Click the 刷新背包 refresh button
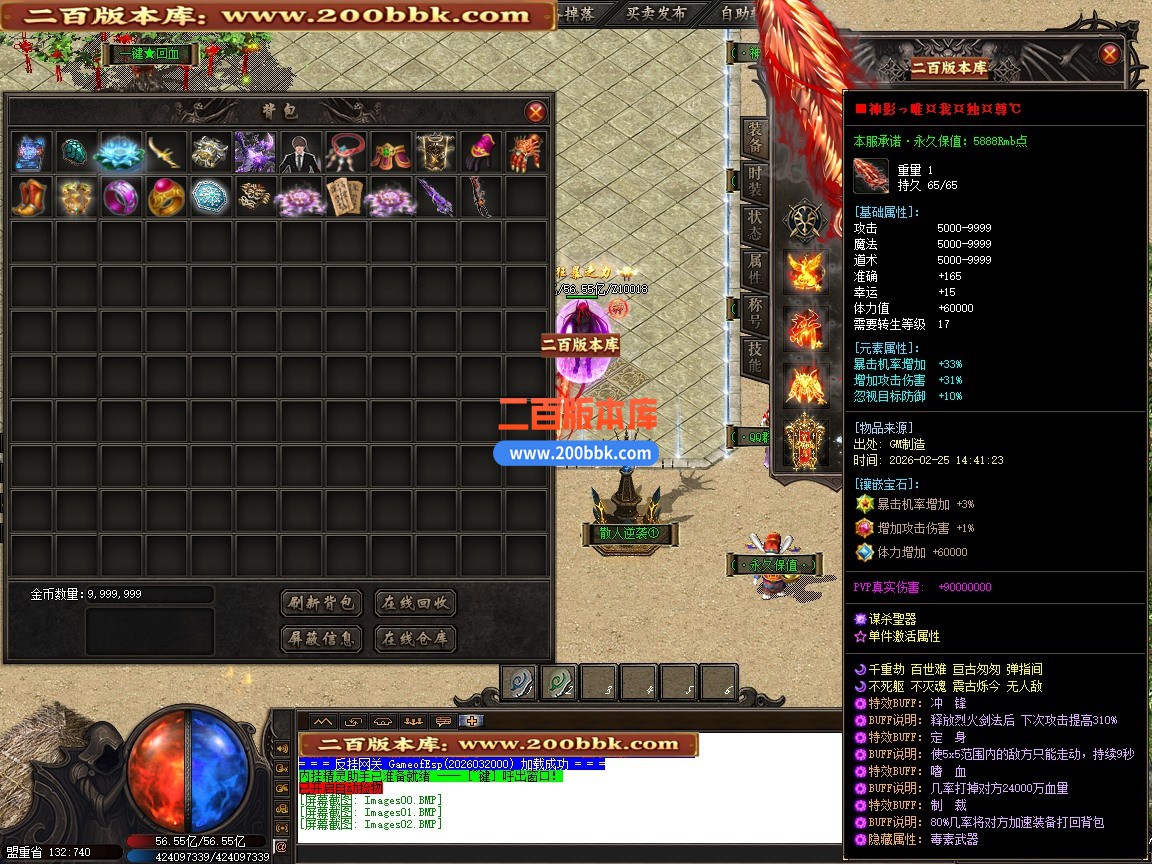The image size is (1152, 864). click(x=321, y=603)
